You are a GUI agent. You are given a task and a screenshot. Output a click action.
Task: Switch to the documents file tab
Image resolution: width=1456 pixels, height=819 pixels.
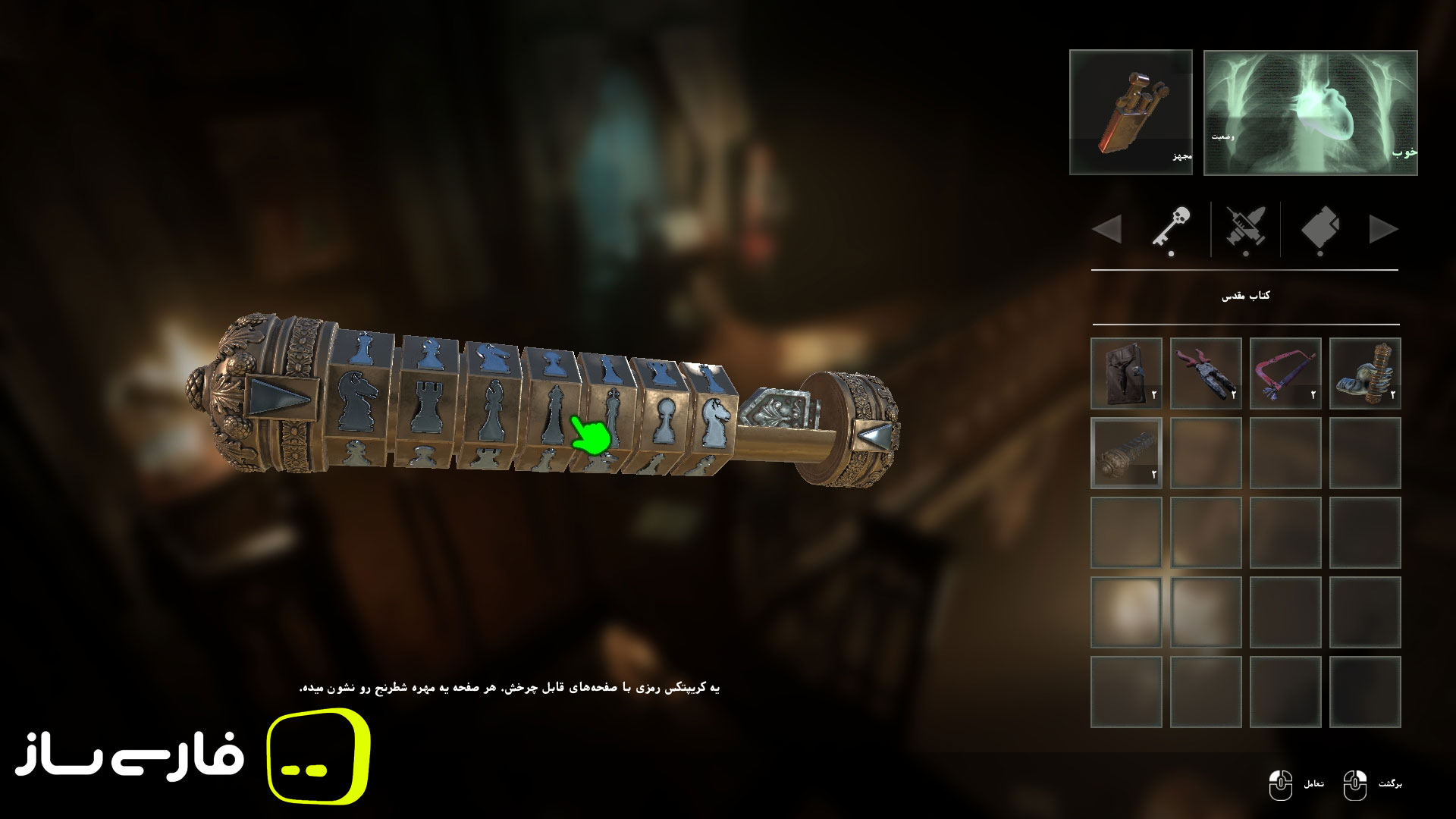point(1320,228)
